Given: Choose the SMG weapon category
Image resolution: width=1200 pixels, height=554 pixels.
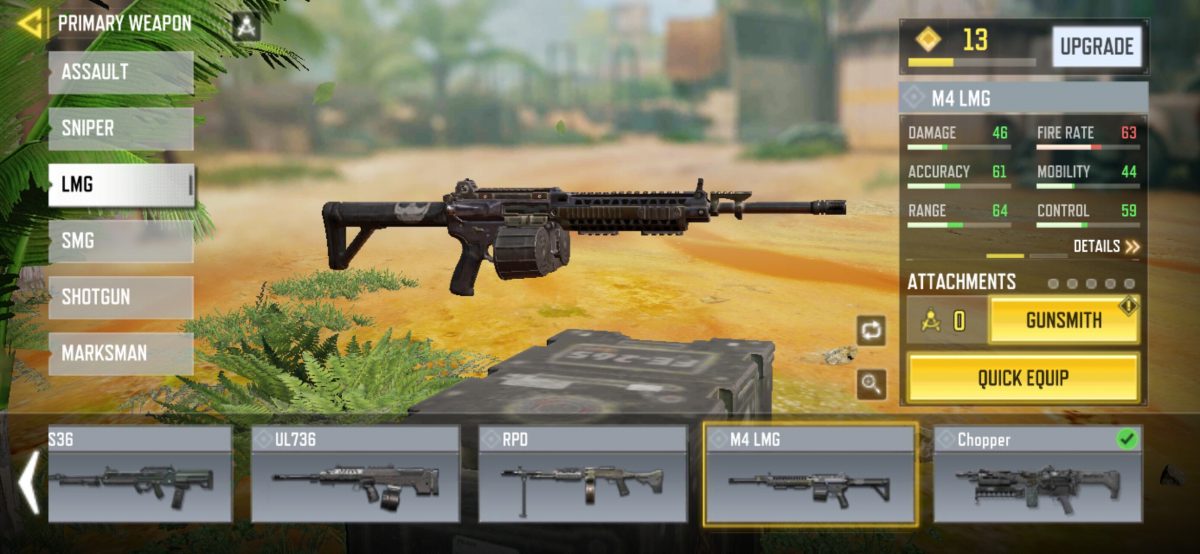Looking at the screenshot, I should (120, 241).
